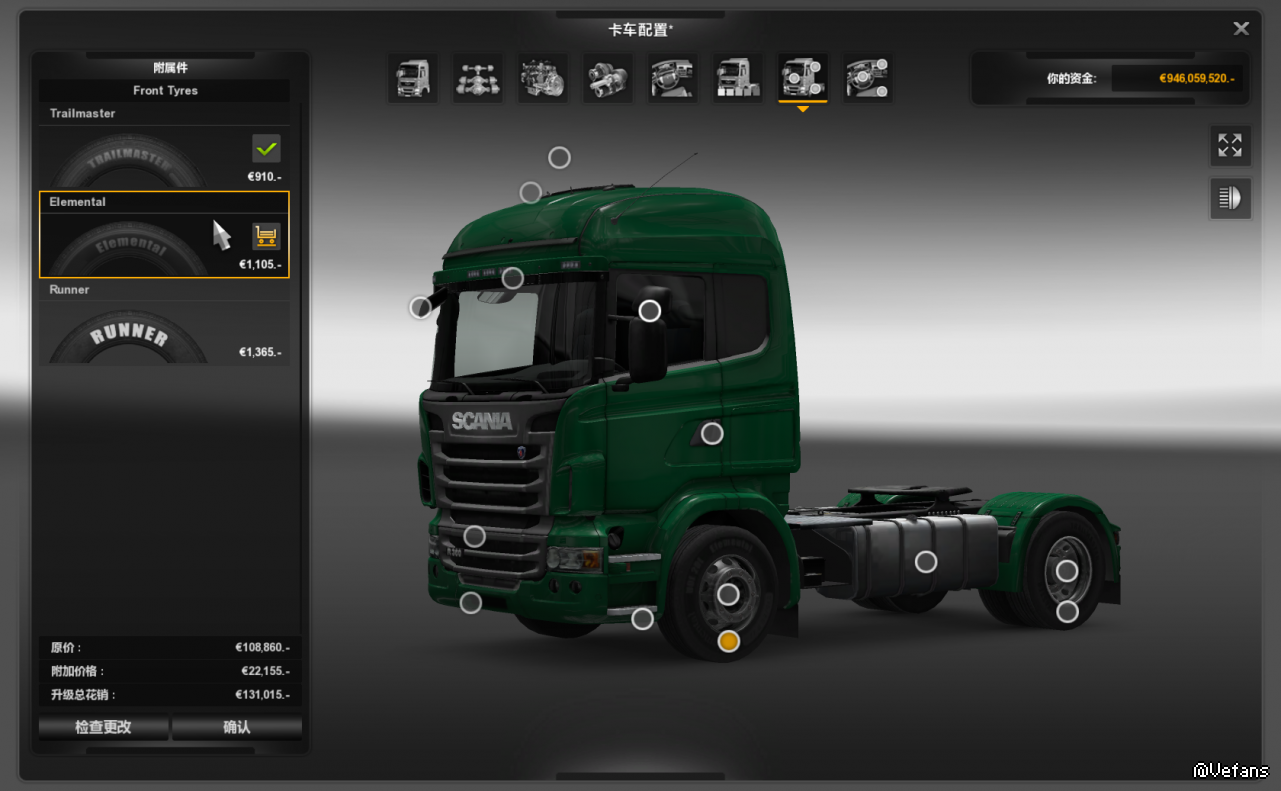Open the truck cabin category tab
The image size is (1281, 791).
[413, 78]
